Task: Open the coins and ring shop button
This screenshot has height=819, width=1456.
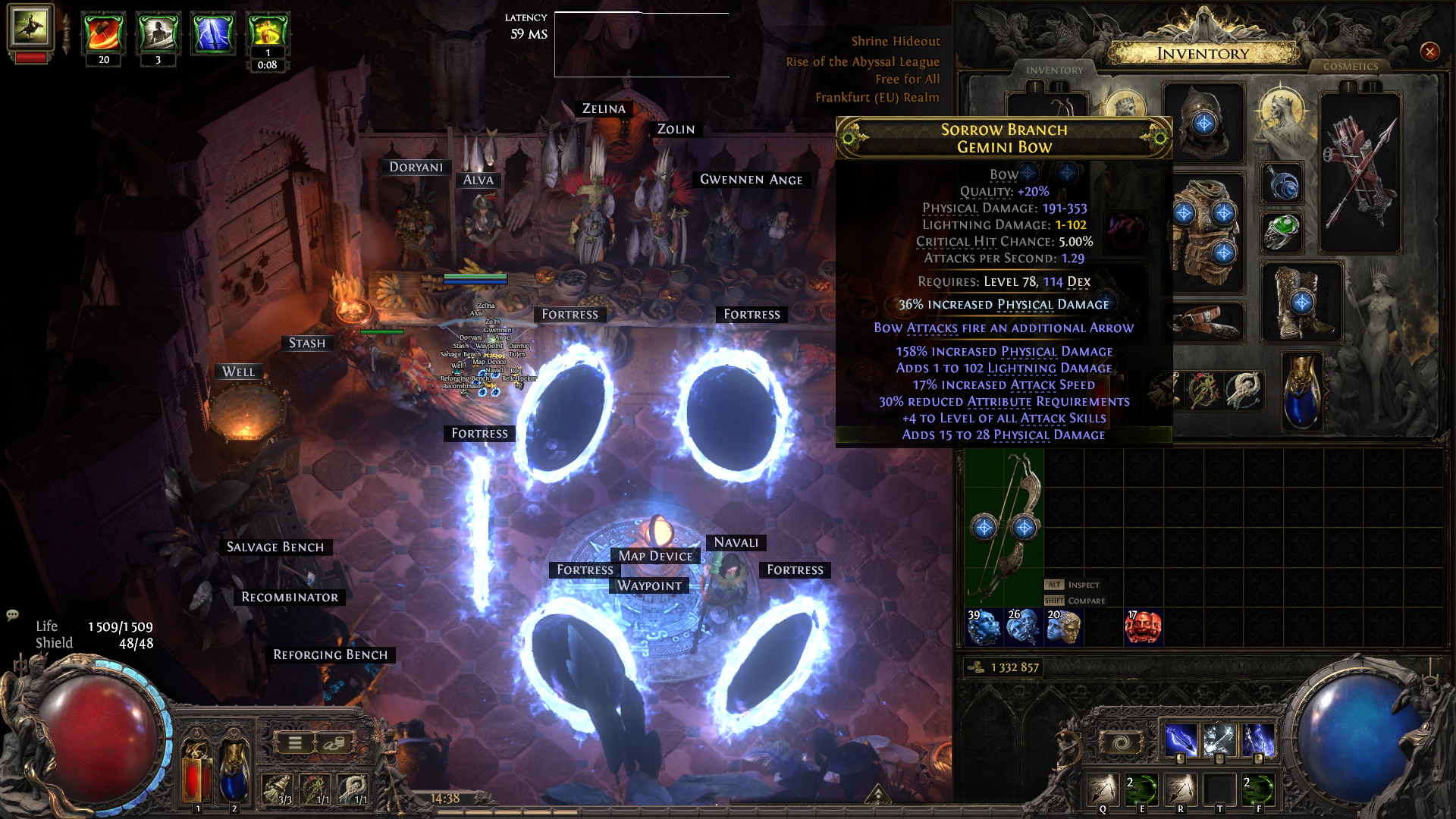Action: click(x=334, y=743)
